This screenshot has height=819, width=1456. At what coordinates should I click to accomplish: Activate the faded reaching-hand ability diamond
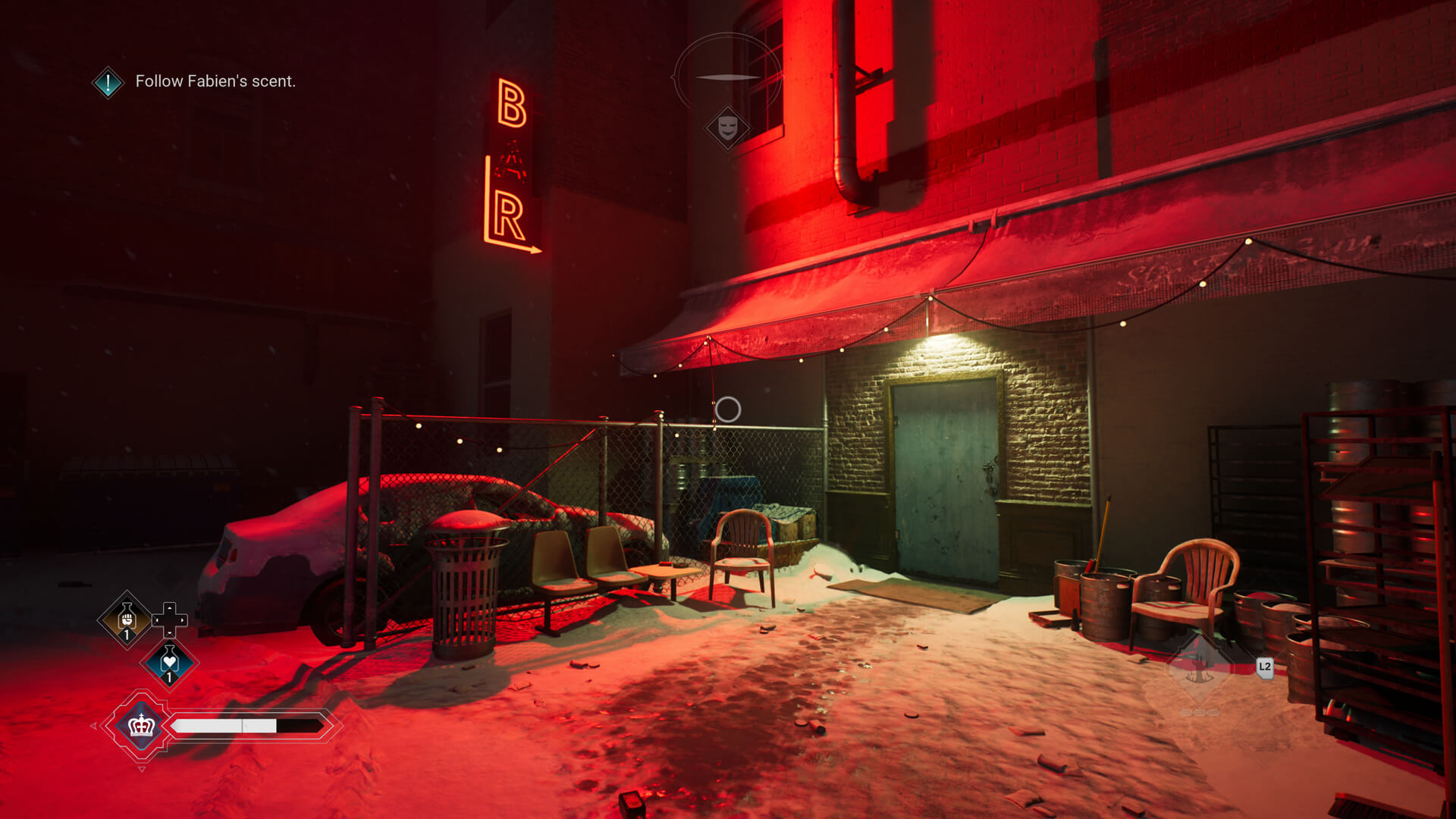1198,667
